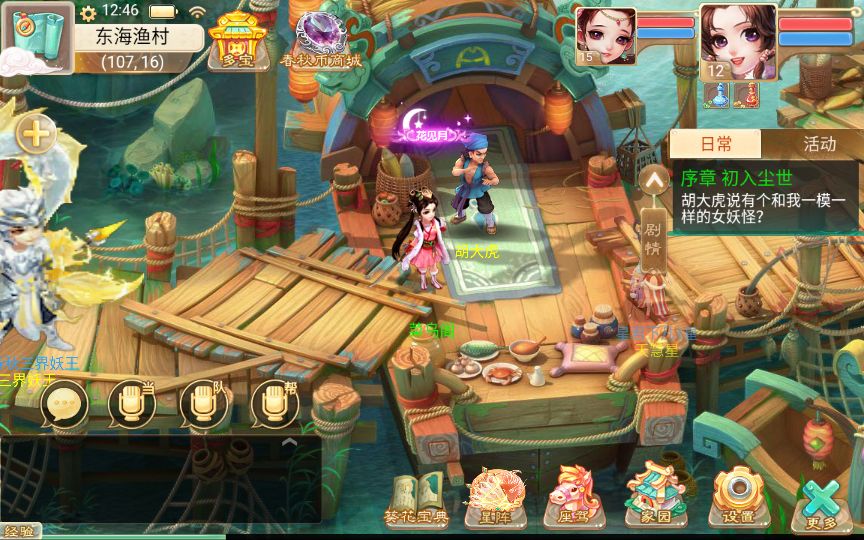This screenshot has width=864, height=540.
Task: Select the 日常 daily tab
Action: tap(716, 144)
